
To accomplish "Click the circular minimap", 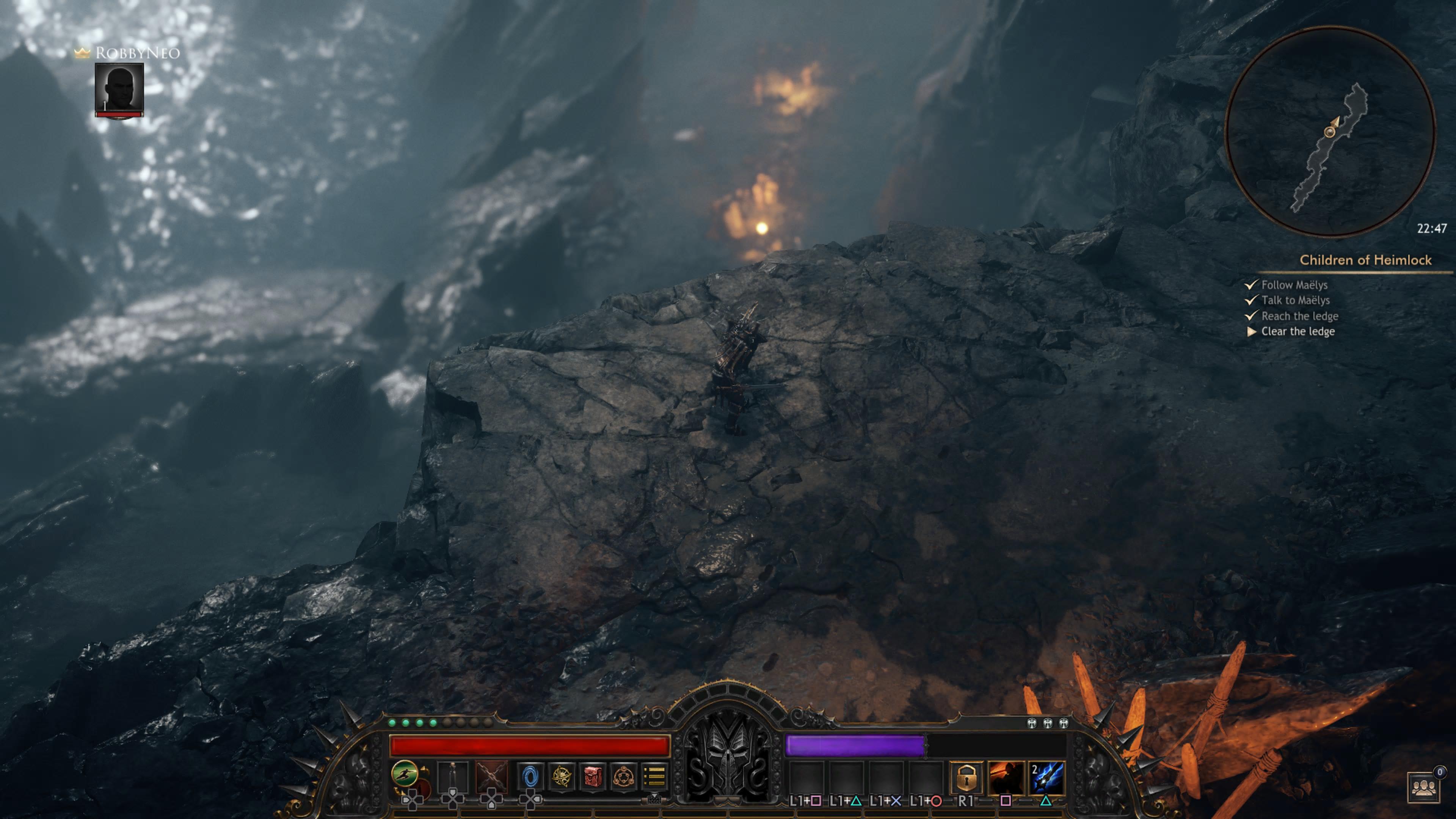I will [x=1329, y=131].
